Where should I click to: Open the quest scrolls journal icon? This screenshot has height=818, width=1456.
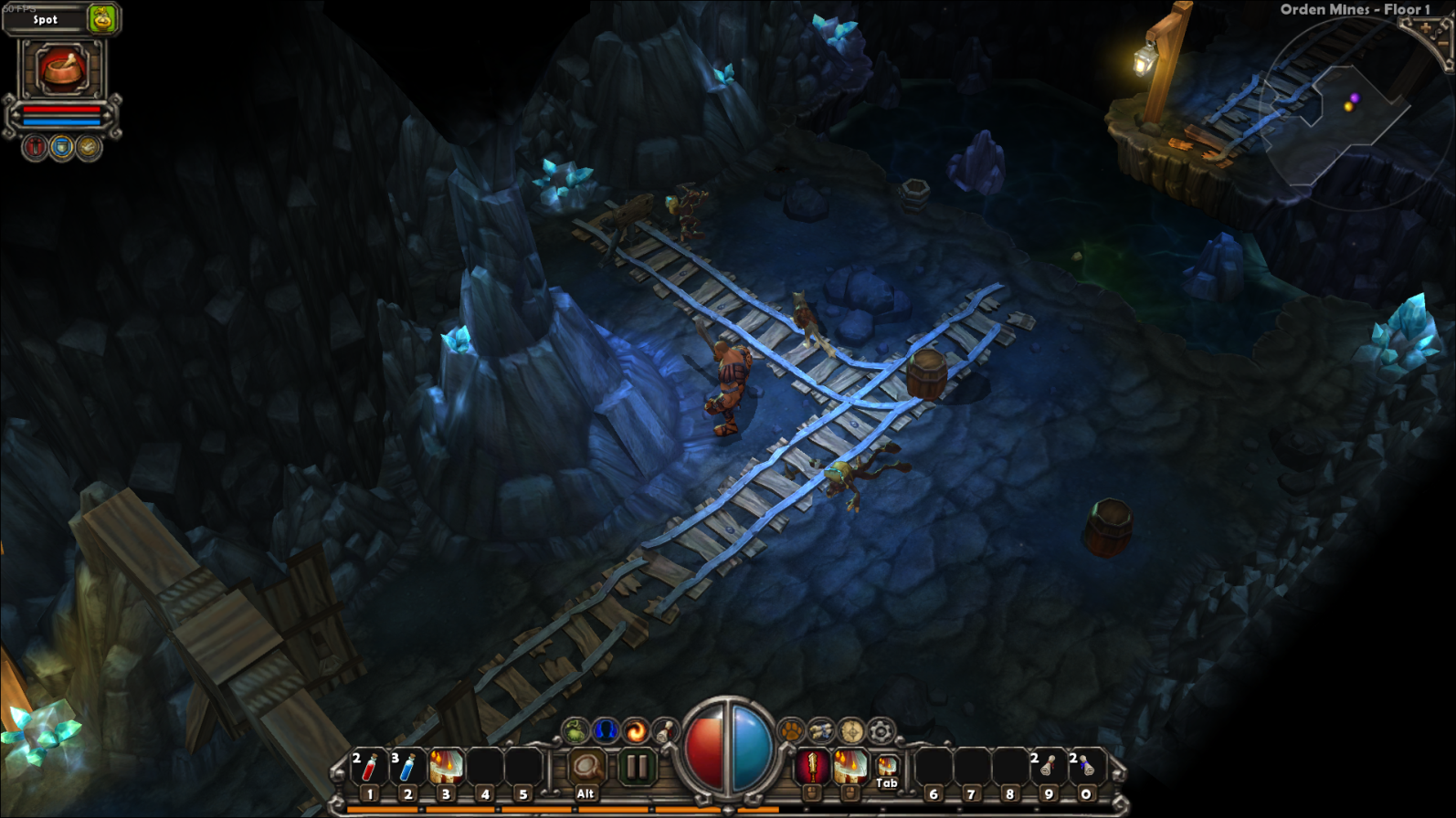[x=821, y=730]
